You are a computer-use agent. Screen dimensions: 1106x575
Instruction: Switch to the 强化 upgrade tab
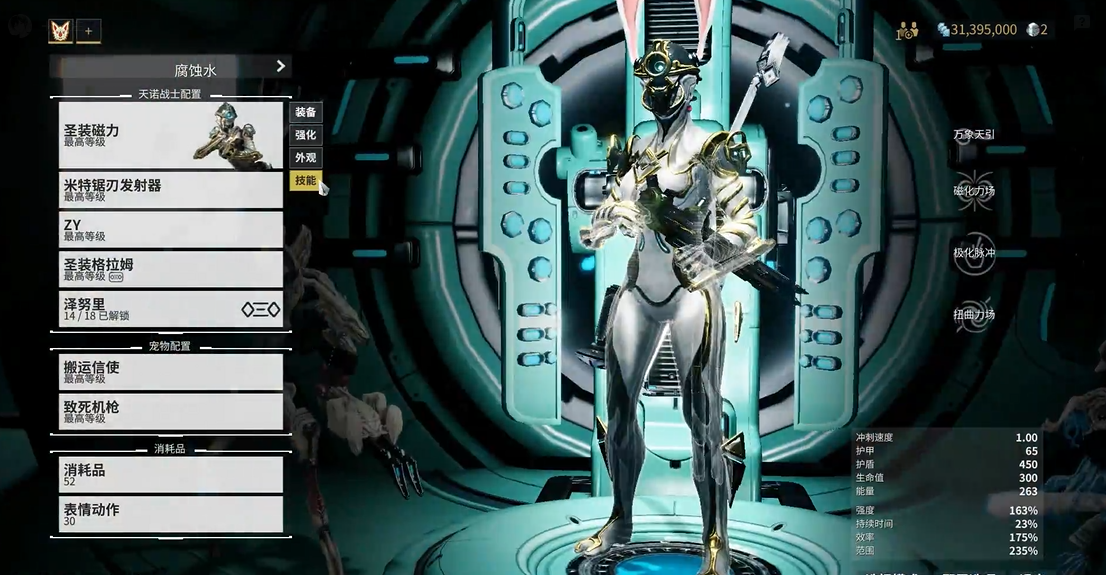305,135
